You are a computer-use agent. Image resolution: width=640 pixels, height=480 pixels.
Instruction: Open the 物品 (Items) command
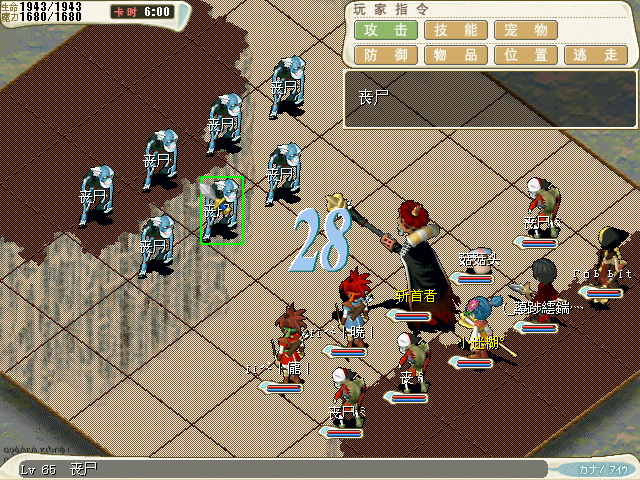pos(456,55)
